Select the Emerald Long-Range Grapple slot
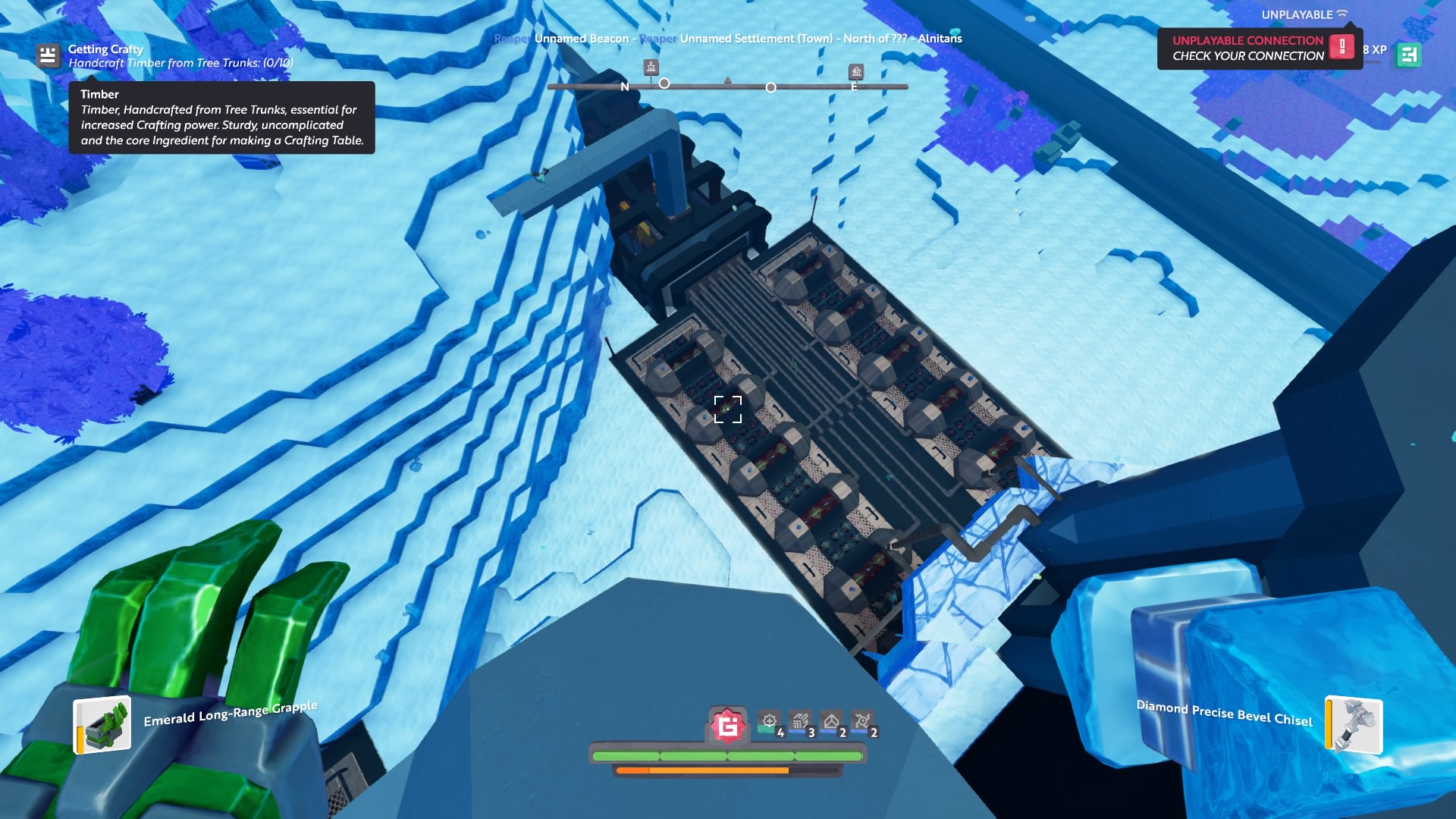 point(102,725)
